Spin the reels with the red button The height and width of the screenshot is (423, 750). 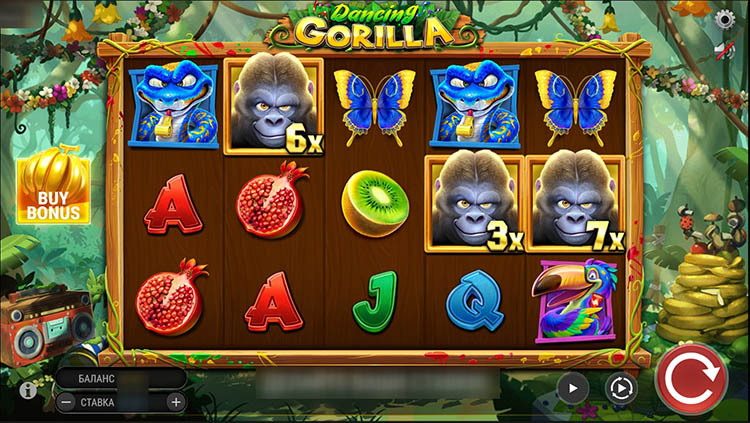point(691,380)
